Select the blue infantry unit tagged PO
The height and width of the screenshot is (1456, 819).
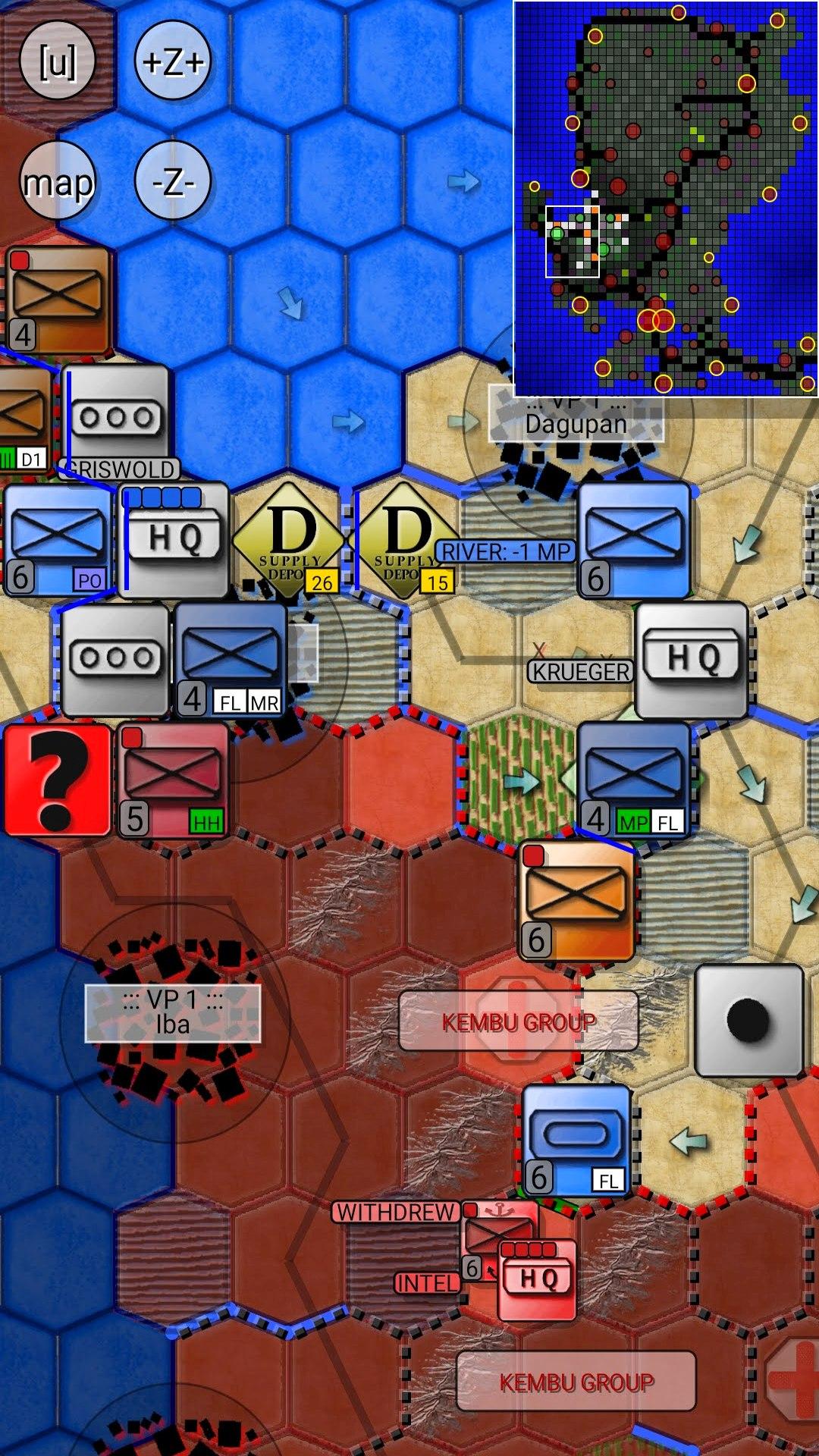pyautogui.click(x=58, y=540)
